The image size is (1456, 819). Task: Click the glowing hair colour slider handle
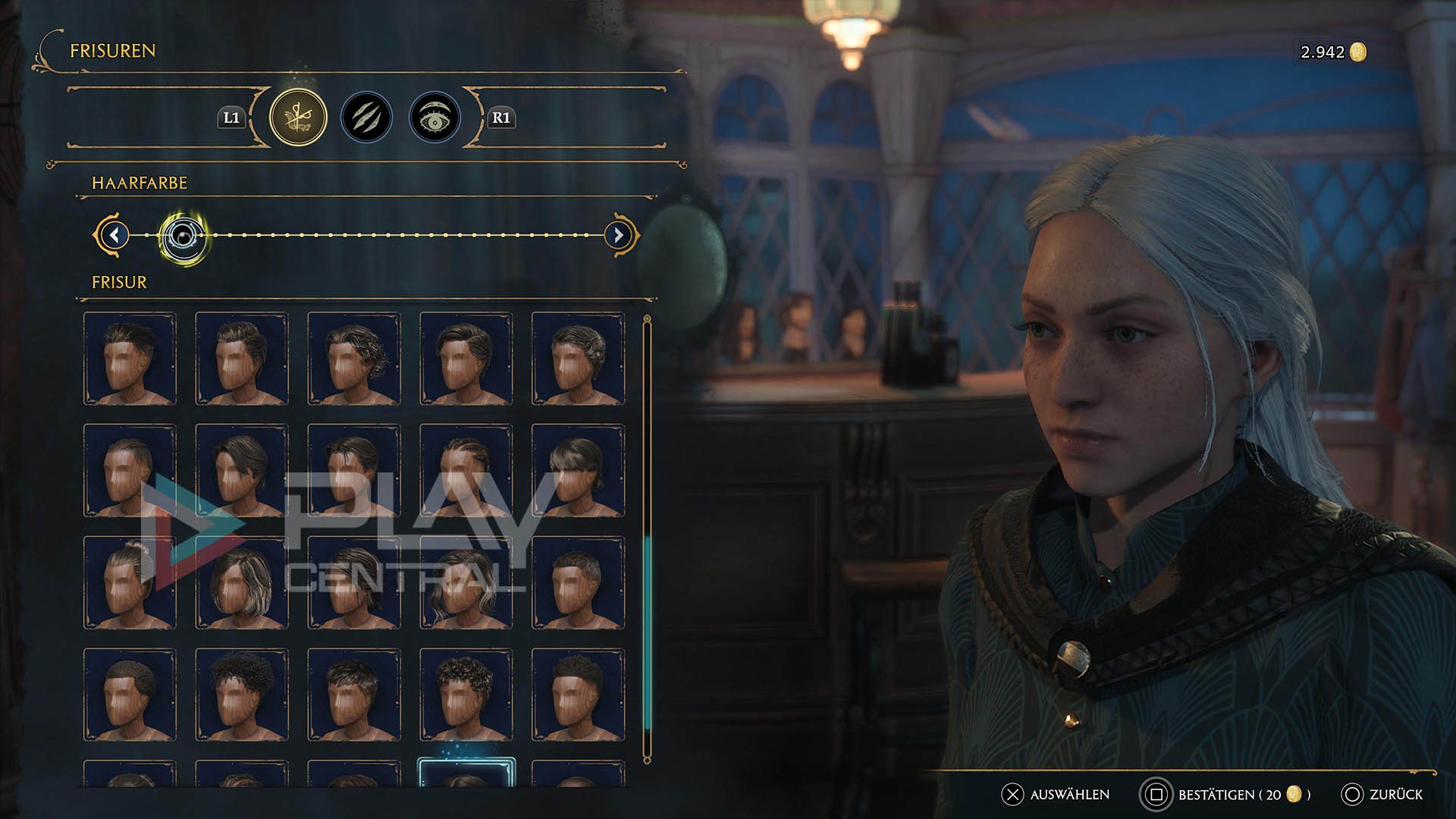pyautogui.click(x=182, y=236)
